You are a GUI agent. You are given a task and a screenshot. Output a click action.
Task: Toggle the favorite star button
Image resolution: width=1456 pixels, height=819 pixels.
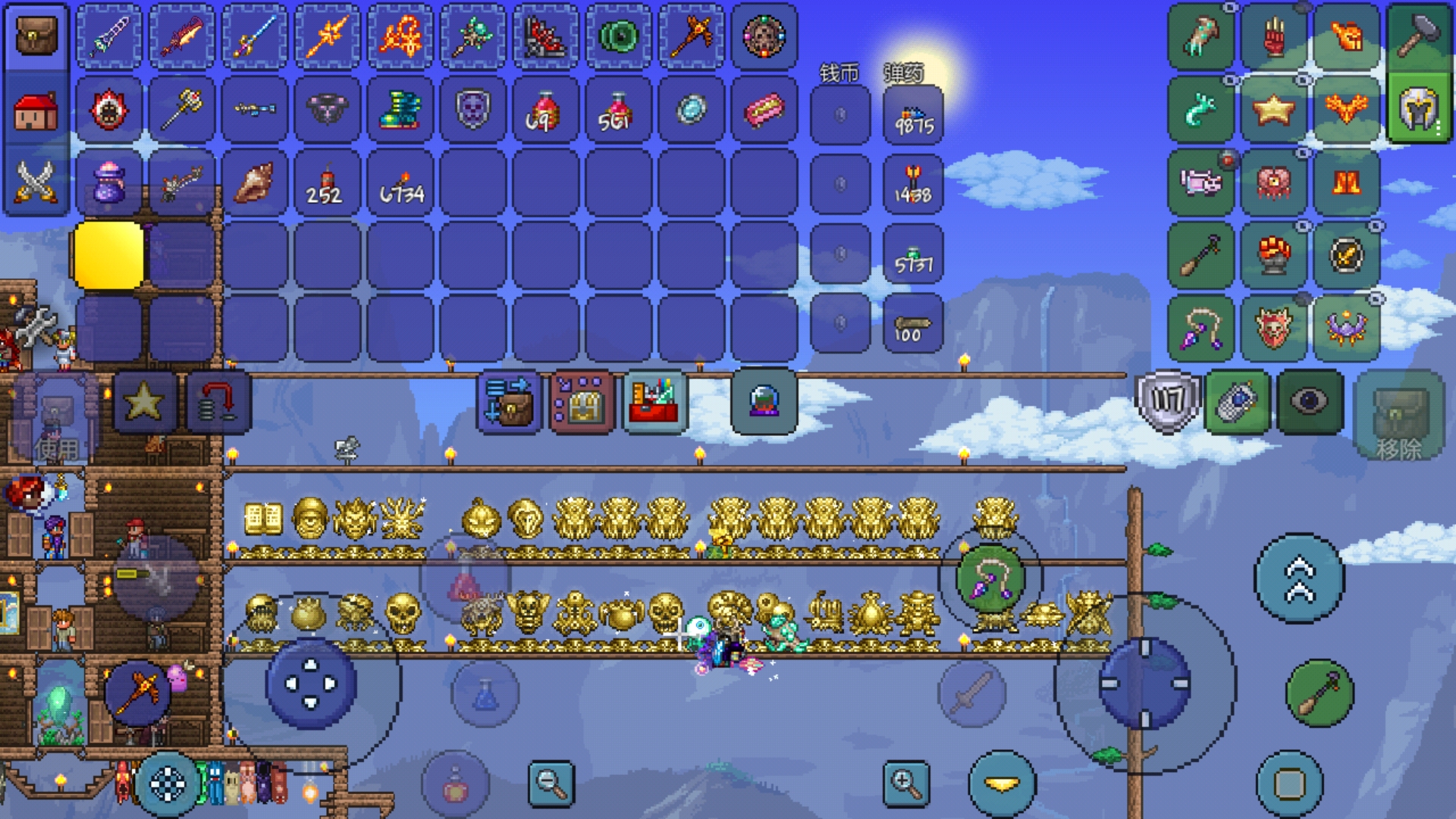(144, 402)
